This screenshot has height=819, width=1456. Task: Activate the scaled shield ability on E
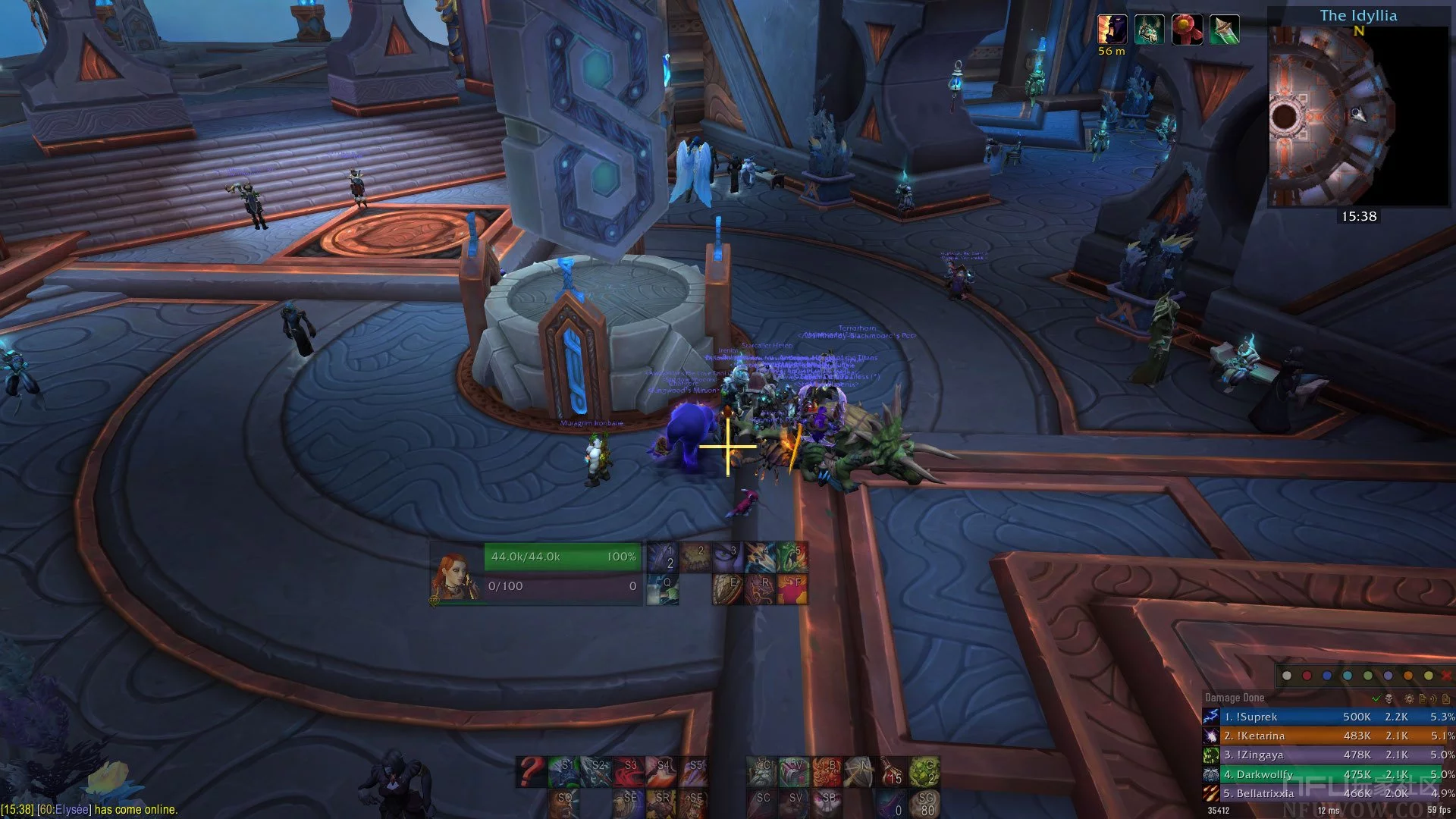(x=728, y=589)
